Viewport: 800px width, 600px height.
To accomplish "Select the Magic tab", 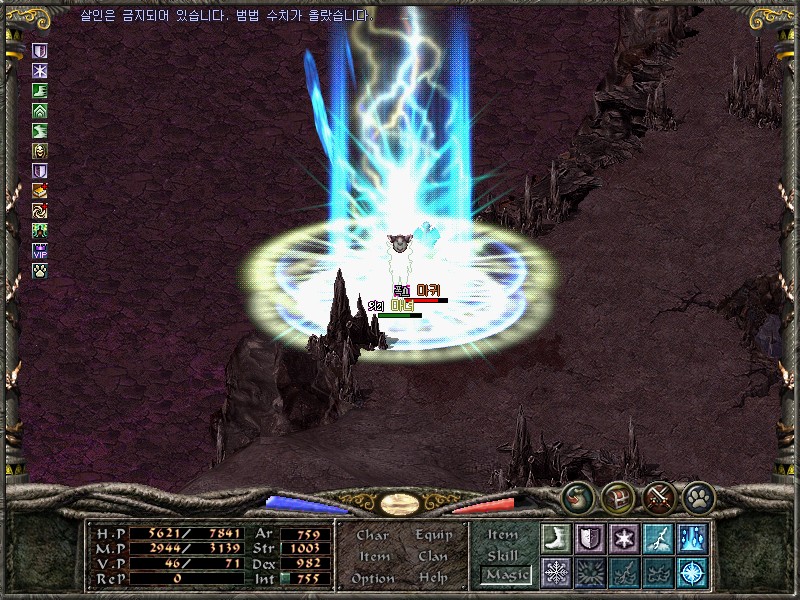I will [504, 575].
